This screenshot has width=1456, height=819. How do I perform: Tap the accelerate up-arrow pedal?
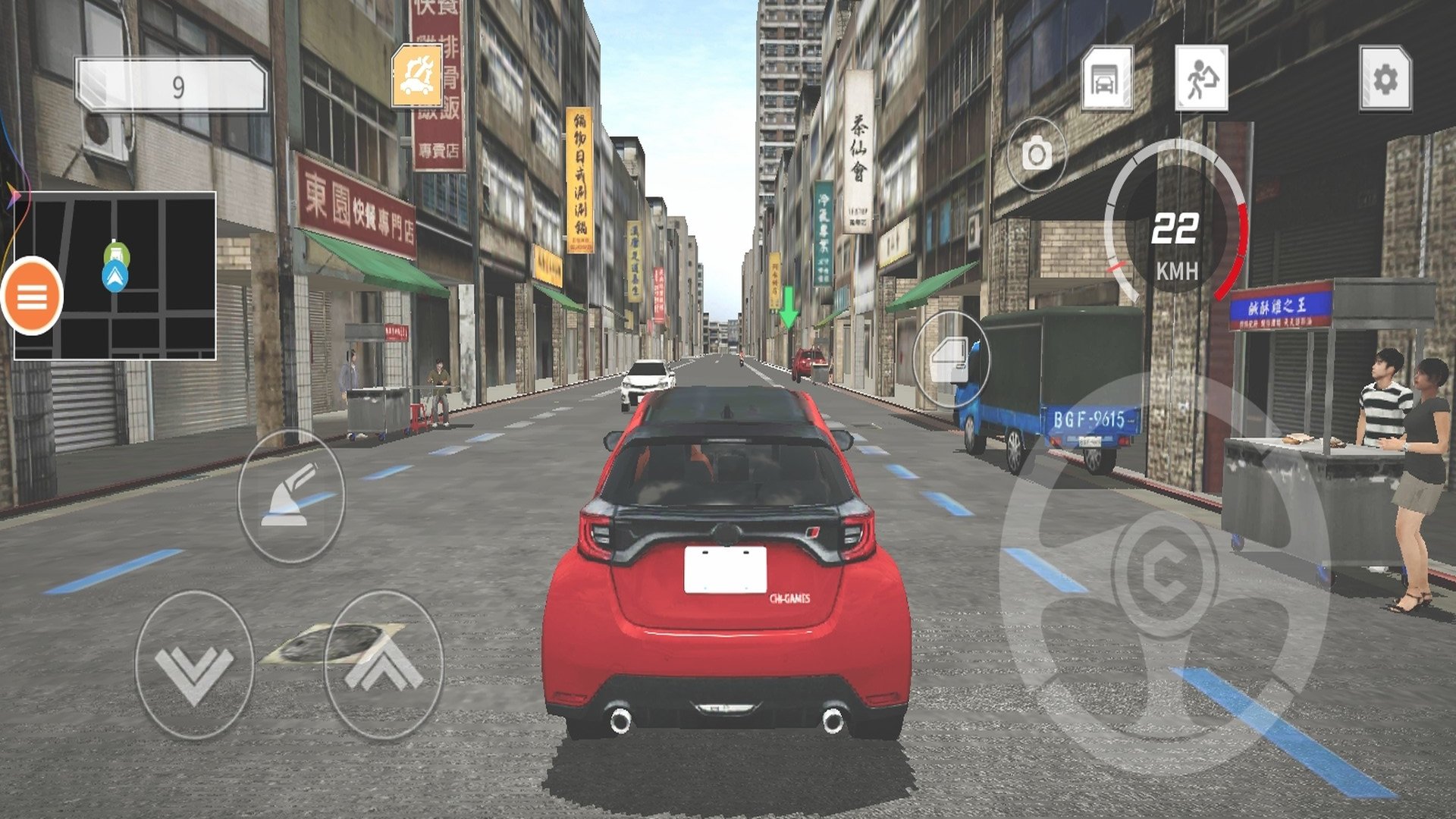[x=384, y=665]
